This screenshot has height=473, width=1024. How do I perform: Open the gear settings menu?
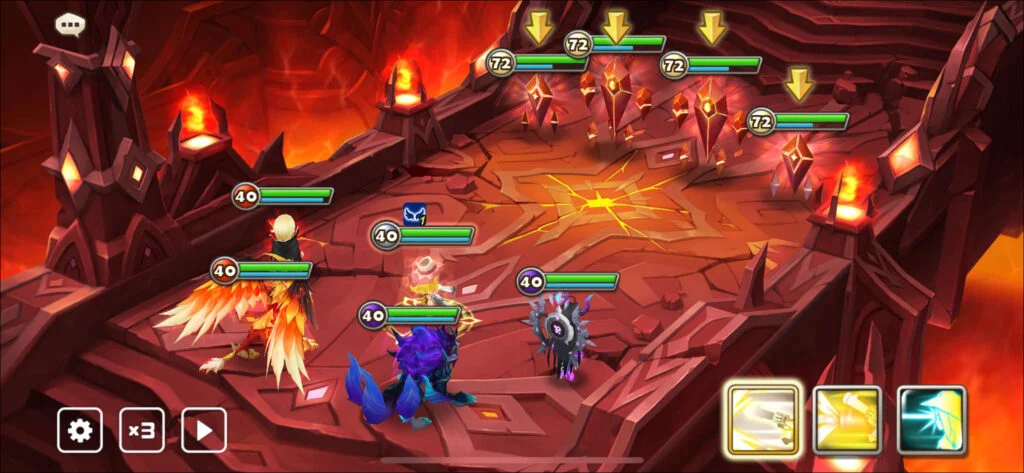click(79, 430)
